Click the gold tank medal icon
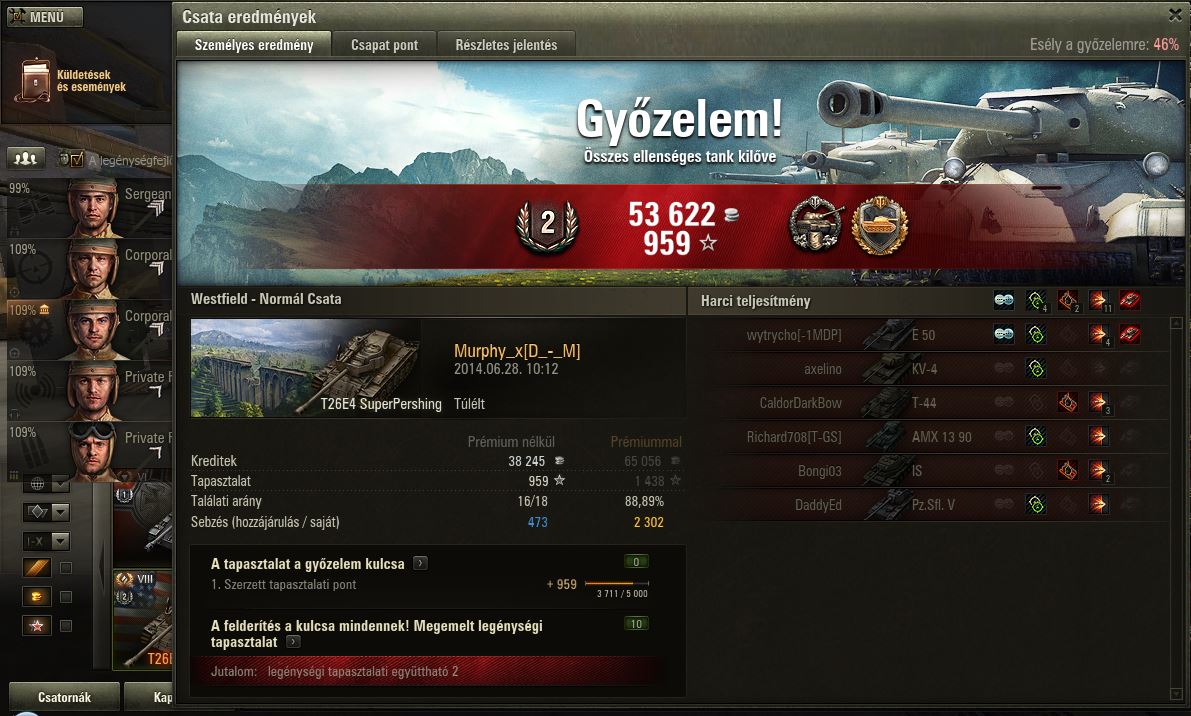 [x=879, y=225]
